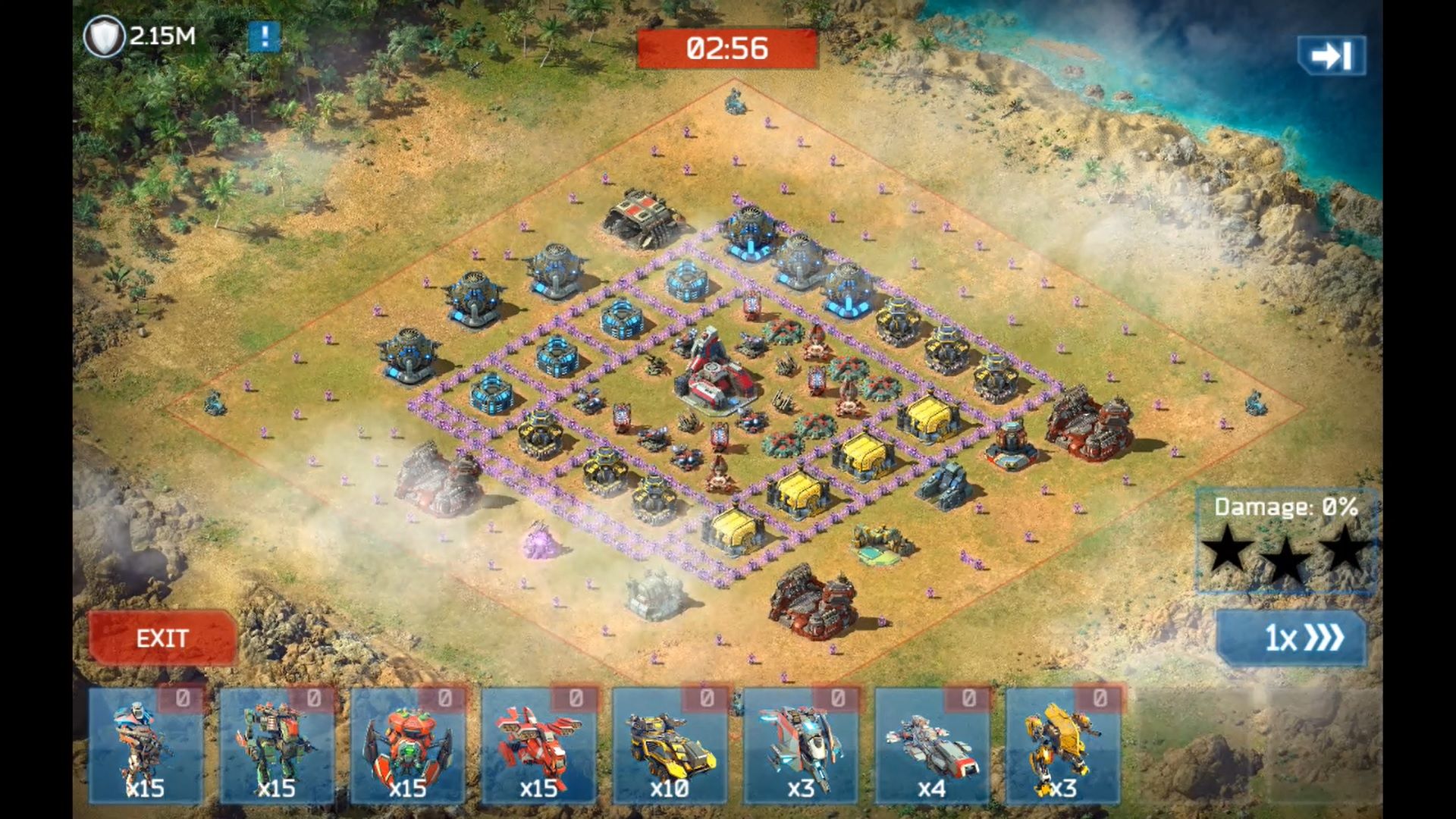The image size is (1456, 819).
Task: Select the blue-and-orange infantry robot unit card
Action: (x=146, y=746)
